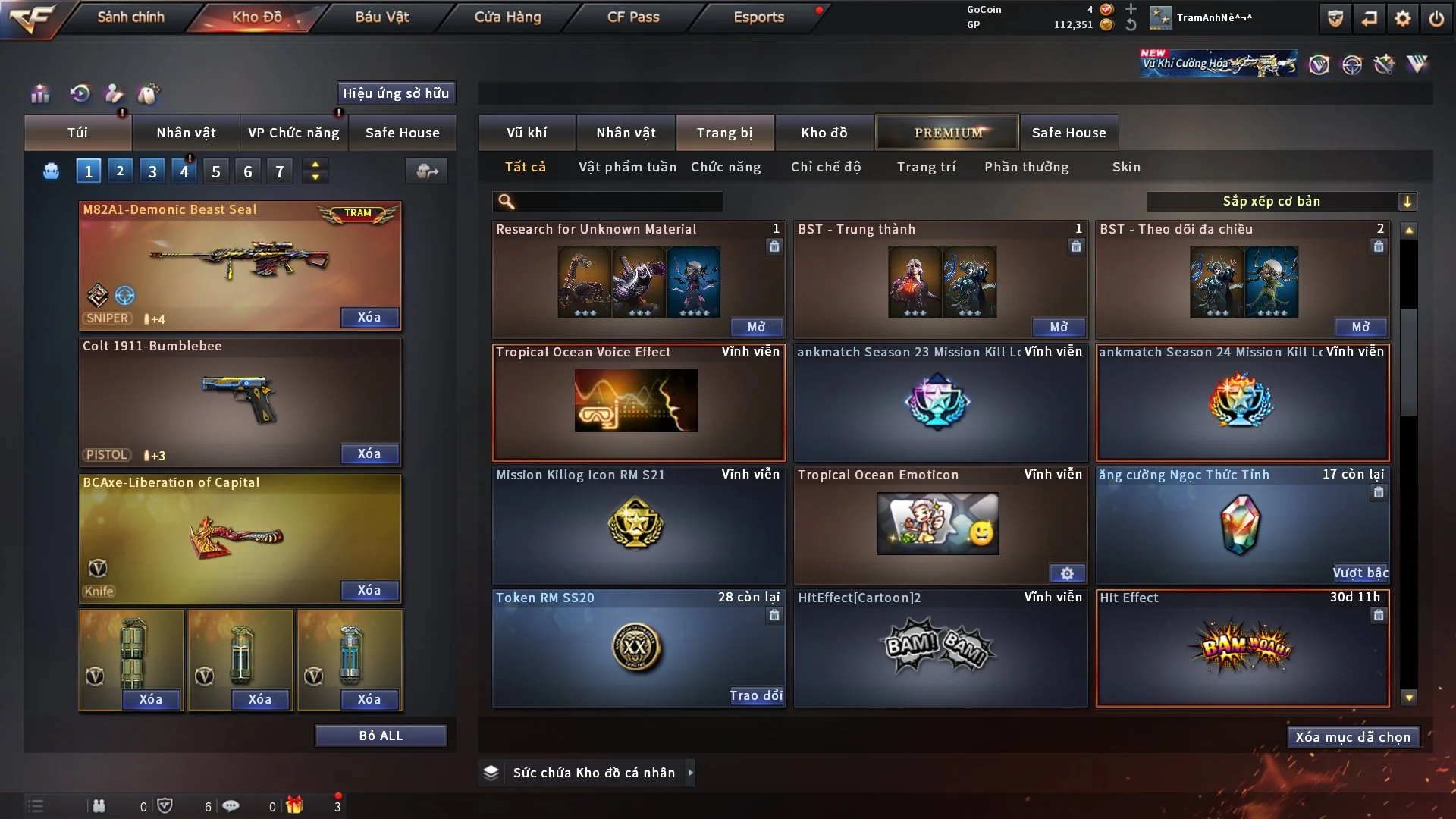1456x819 pixels.
Task: Click the power exit button
Action: pyautogui.click(x=1436, y=18)
